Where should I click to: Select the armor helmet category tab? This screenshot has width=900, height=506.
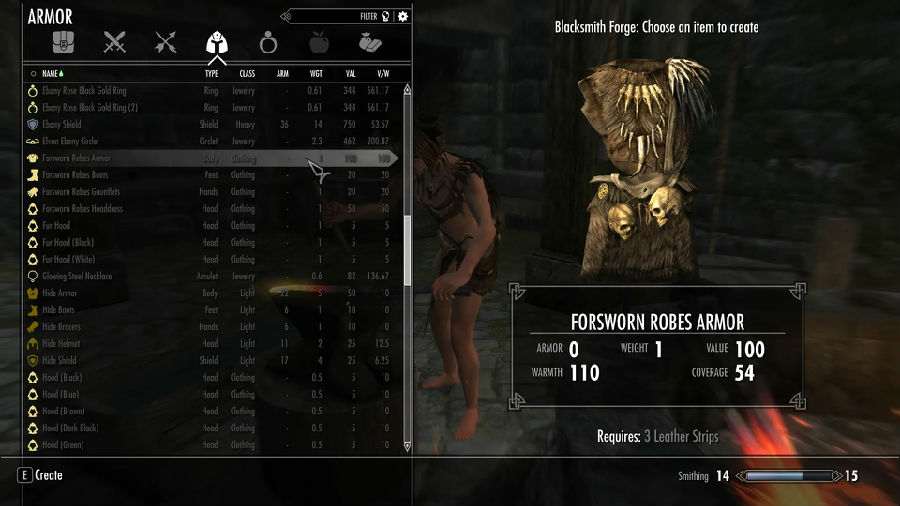[217, 43]
